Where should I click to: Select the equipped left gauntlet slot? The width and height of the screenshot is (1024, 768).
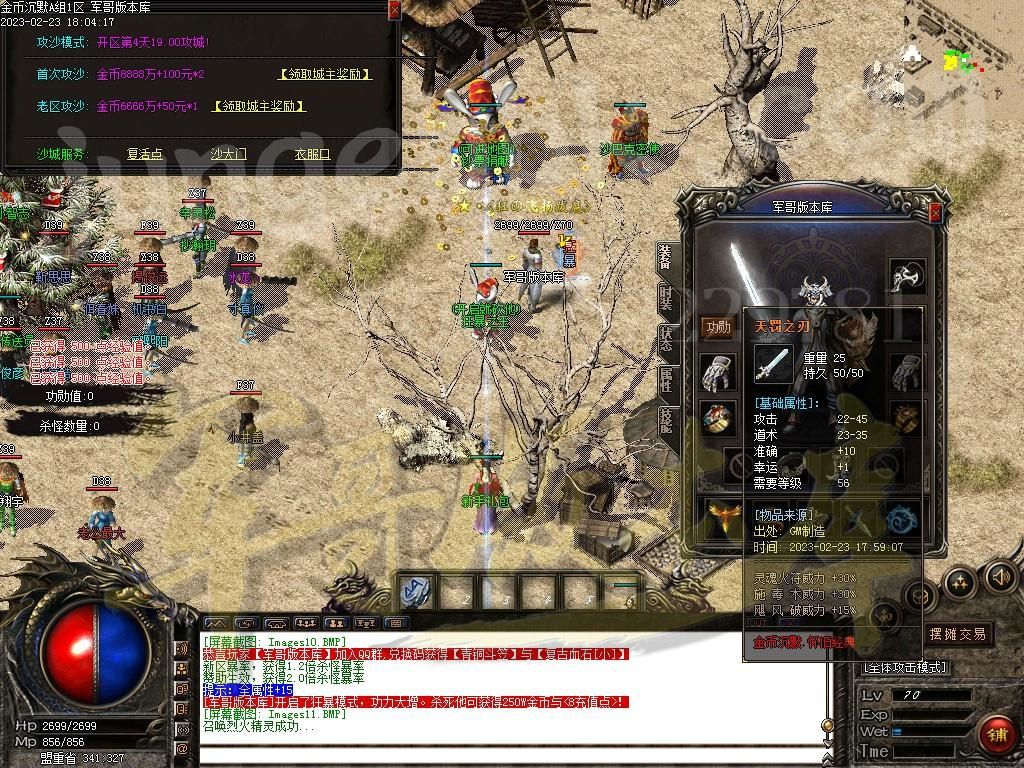coord(717,372)
